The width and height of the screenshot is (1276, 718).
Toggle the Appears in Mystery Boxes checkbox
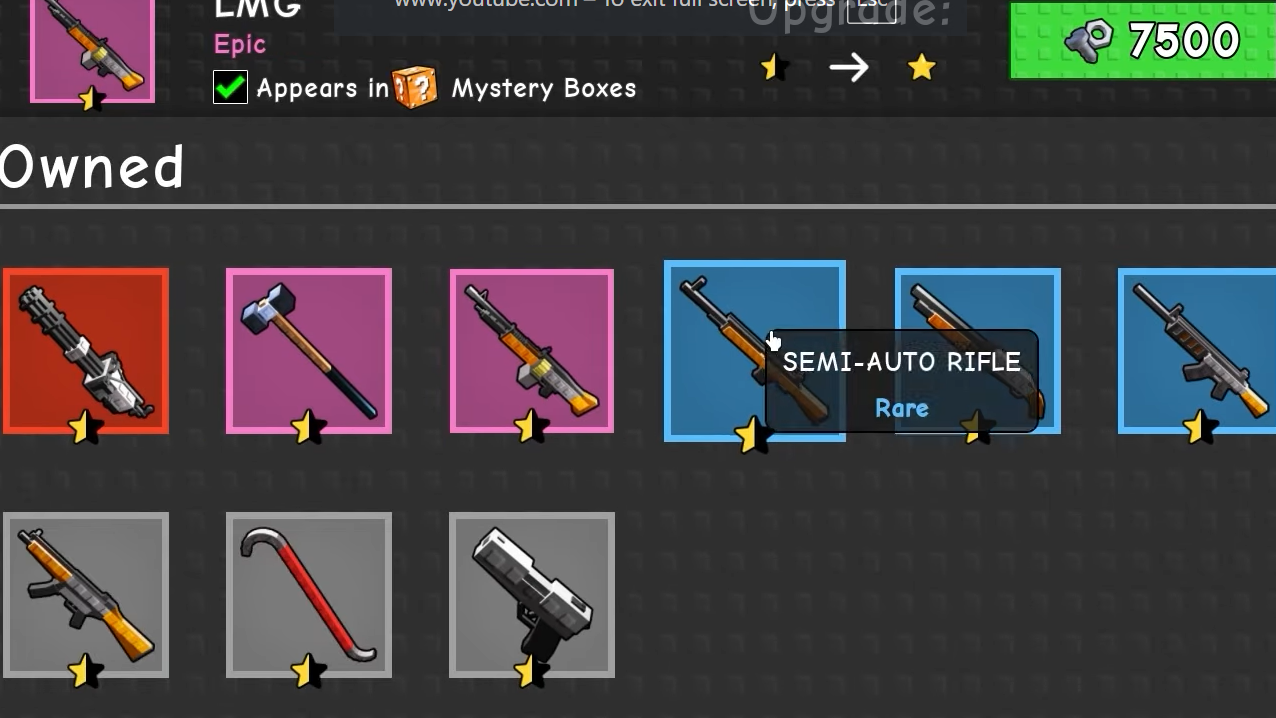click(x=230, y=88)
